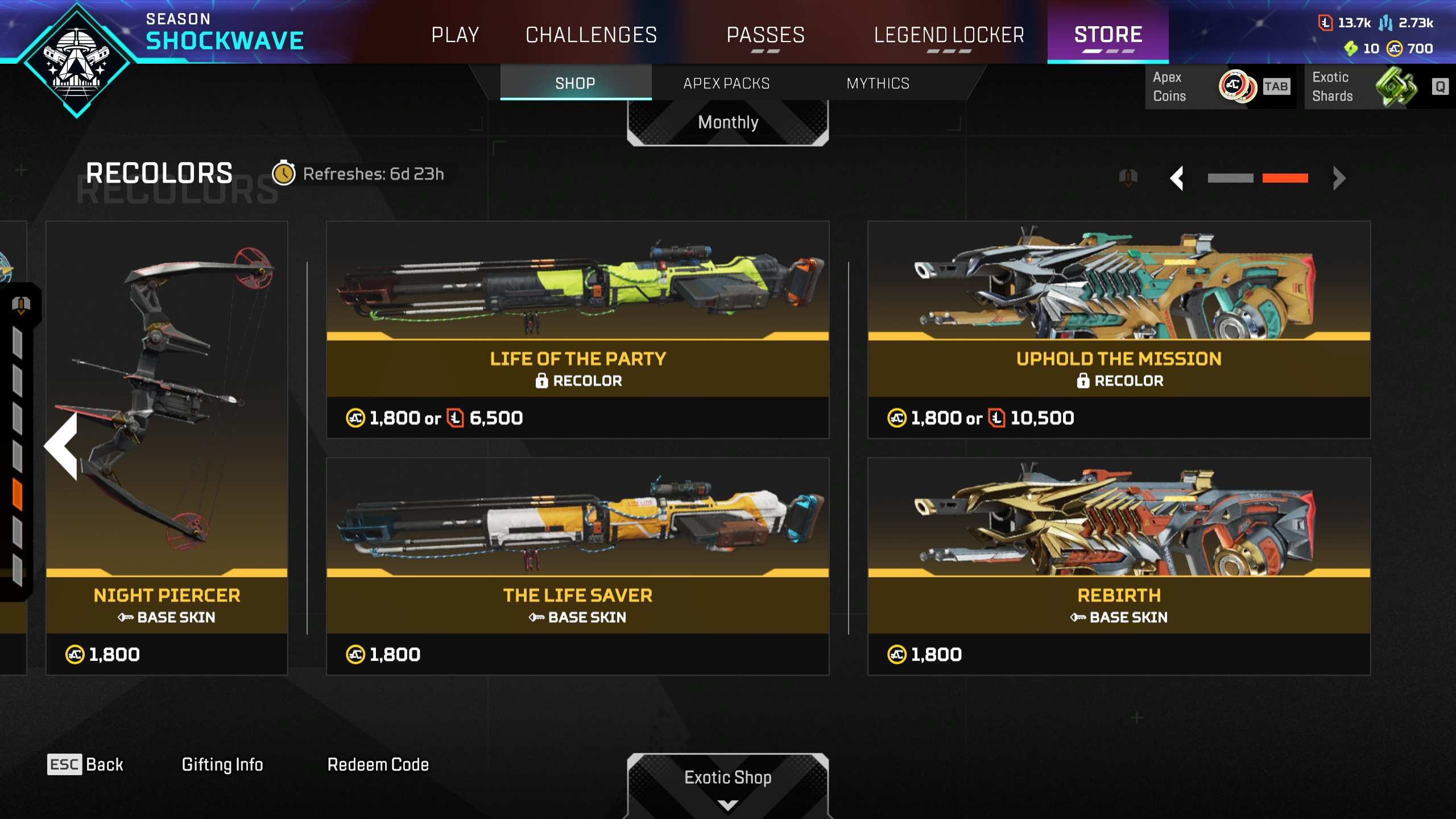Open the Mythics sub-tab
This screenshot has height=819, width=1456.
click(878, 84)
